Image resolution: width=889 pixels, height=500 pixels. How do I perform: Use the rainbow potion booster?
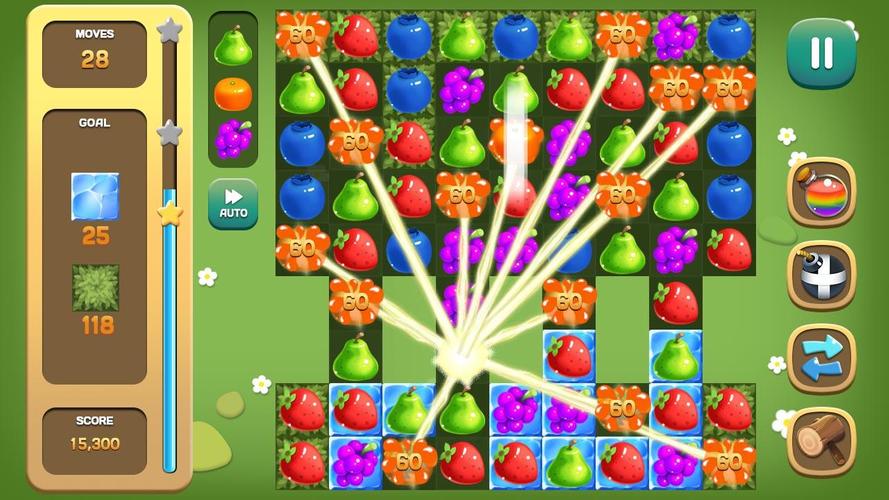coord(821,192)
